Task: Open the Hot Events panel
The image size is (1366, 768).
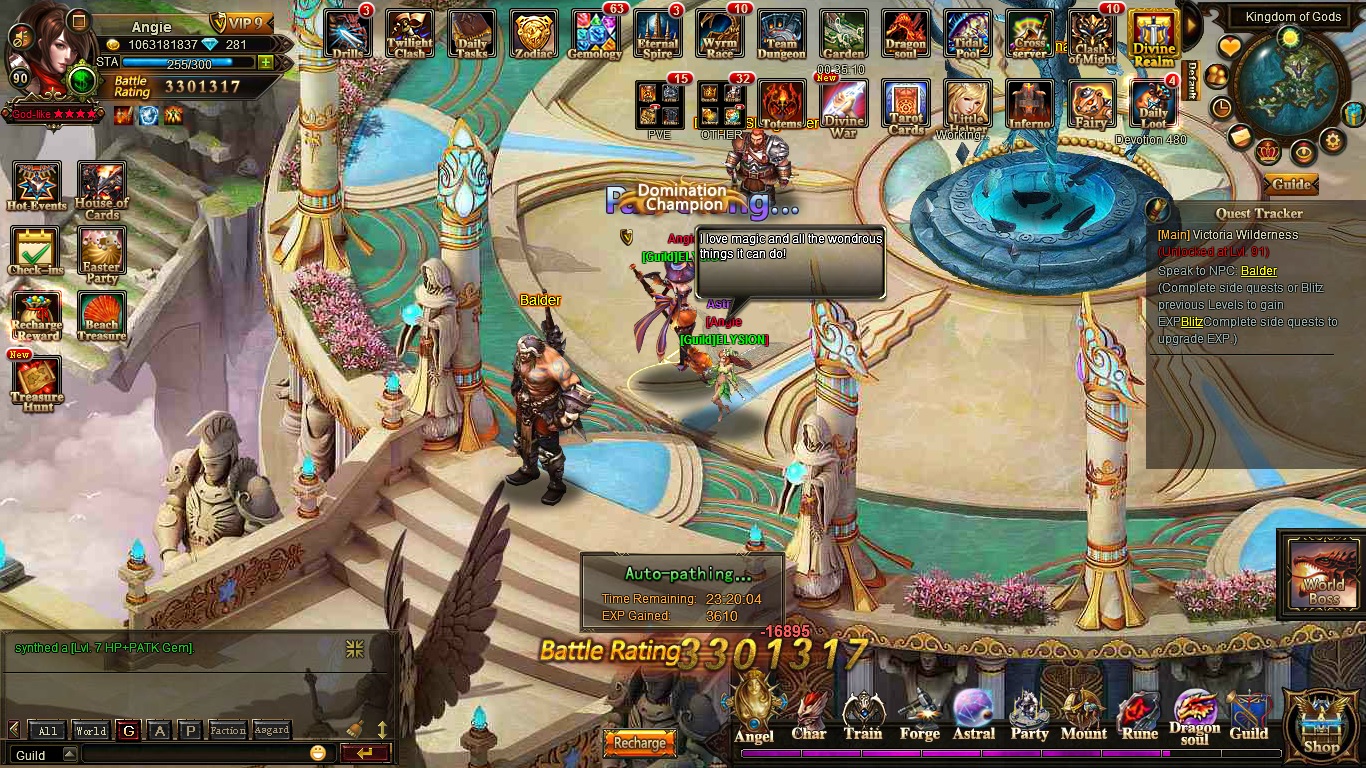Action: [36, 187]
